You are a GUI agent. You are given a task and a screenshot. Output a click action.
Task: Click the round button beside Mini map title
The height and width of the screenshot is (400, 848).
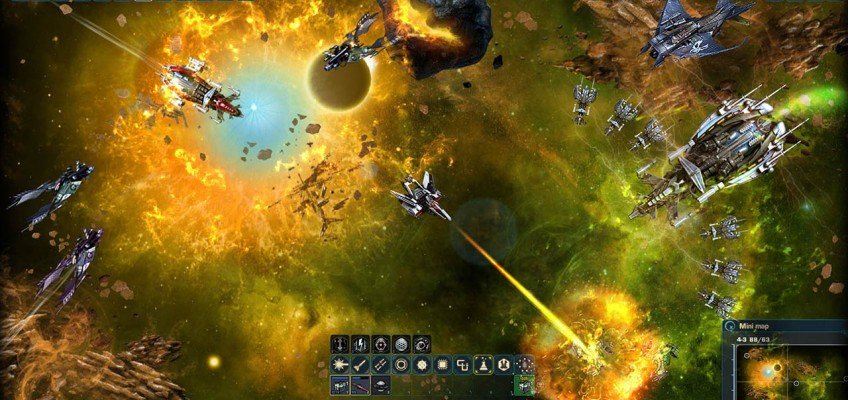point(730,325)
